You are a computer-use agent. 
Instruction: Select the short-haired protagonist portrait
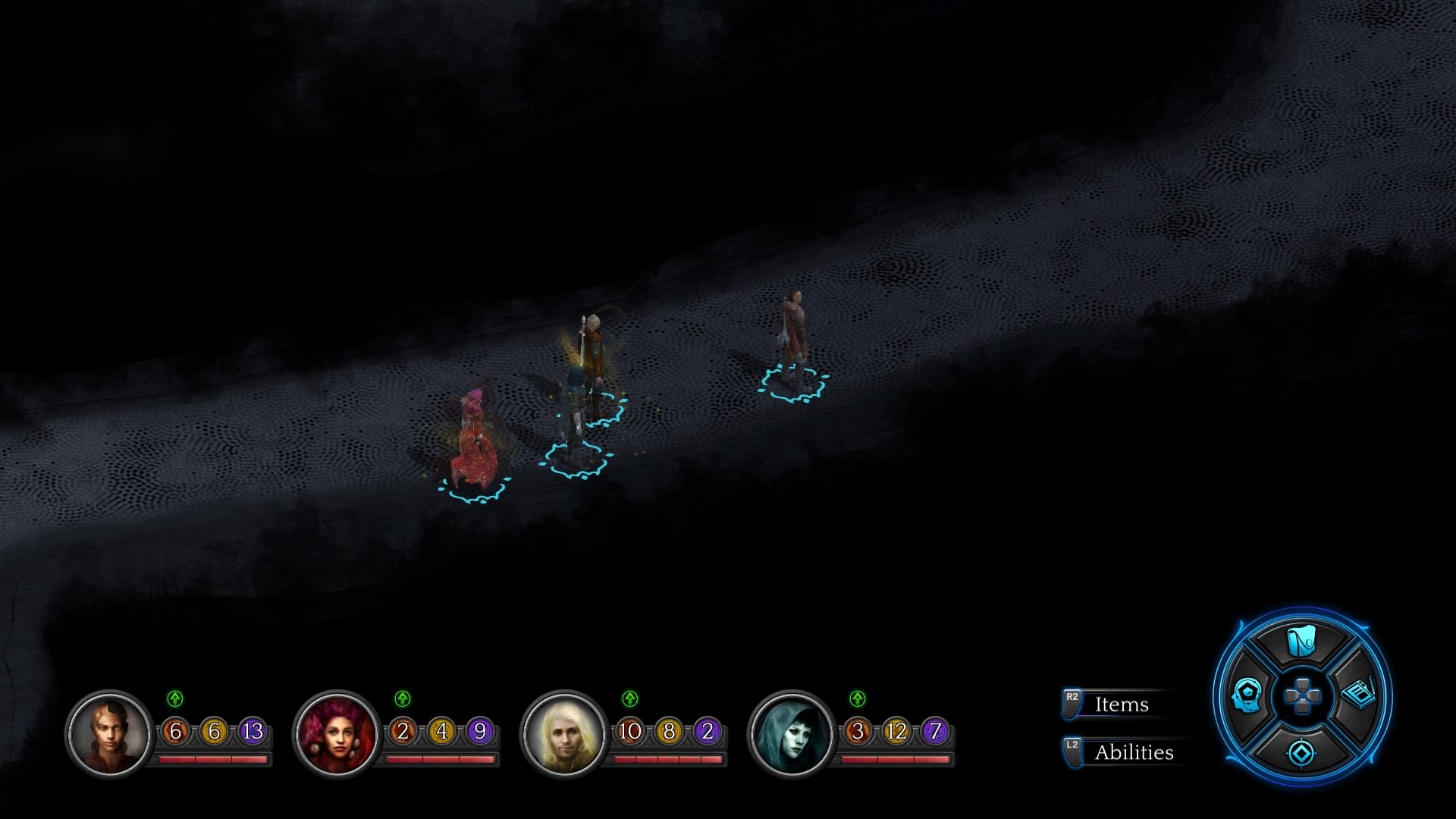coord(109,734)
